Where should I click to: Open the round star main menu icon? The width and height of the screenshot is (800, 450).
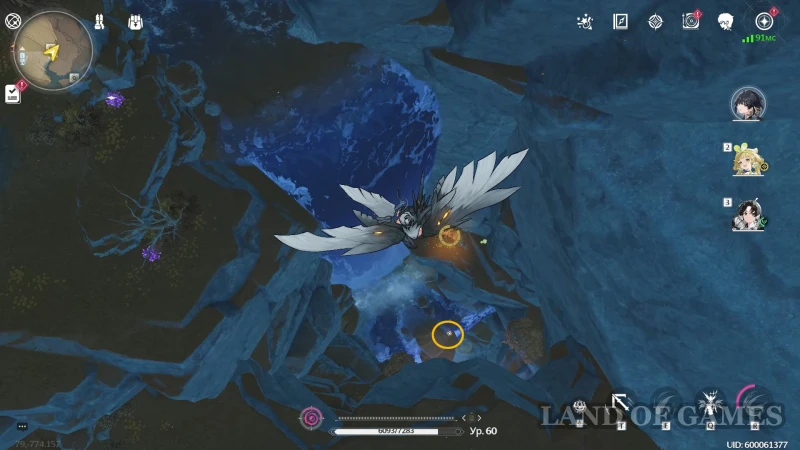click(765, 21)
